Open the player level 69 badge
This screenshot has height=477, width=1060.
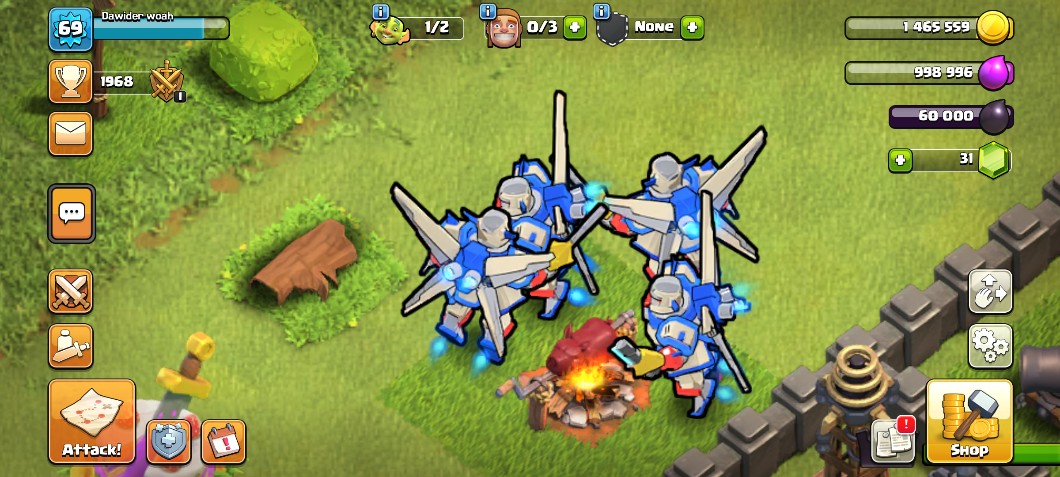[70, 28]
